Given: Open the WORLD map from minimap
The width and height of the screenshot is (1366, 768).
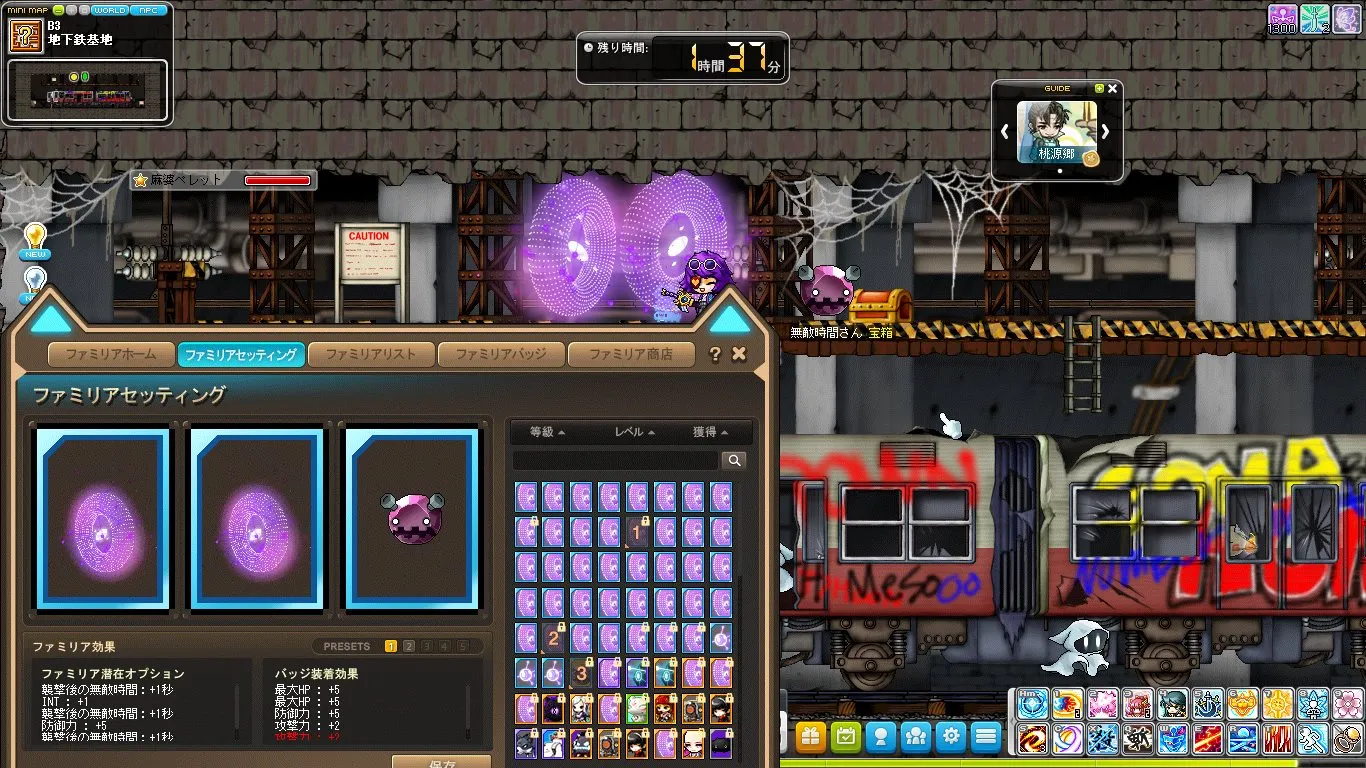Looking at the screenshot, I should (110, 10).
